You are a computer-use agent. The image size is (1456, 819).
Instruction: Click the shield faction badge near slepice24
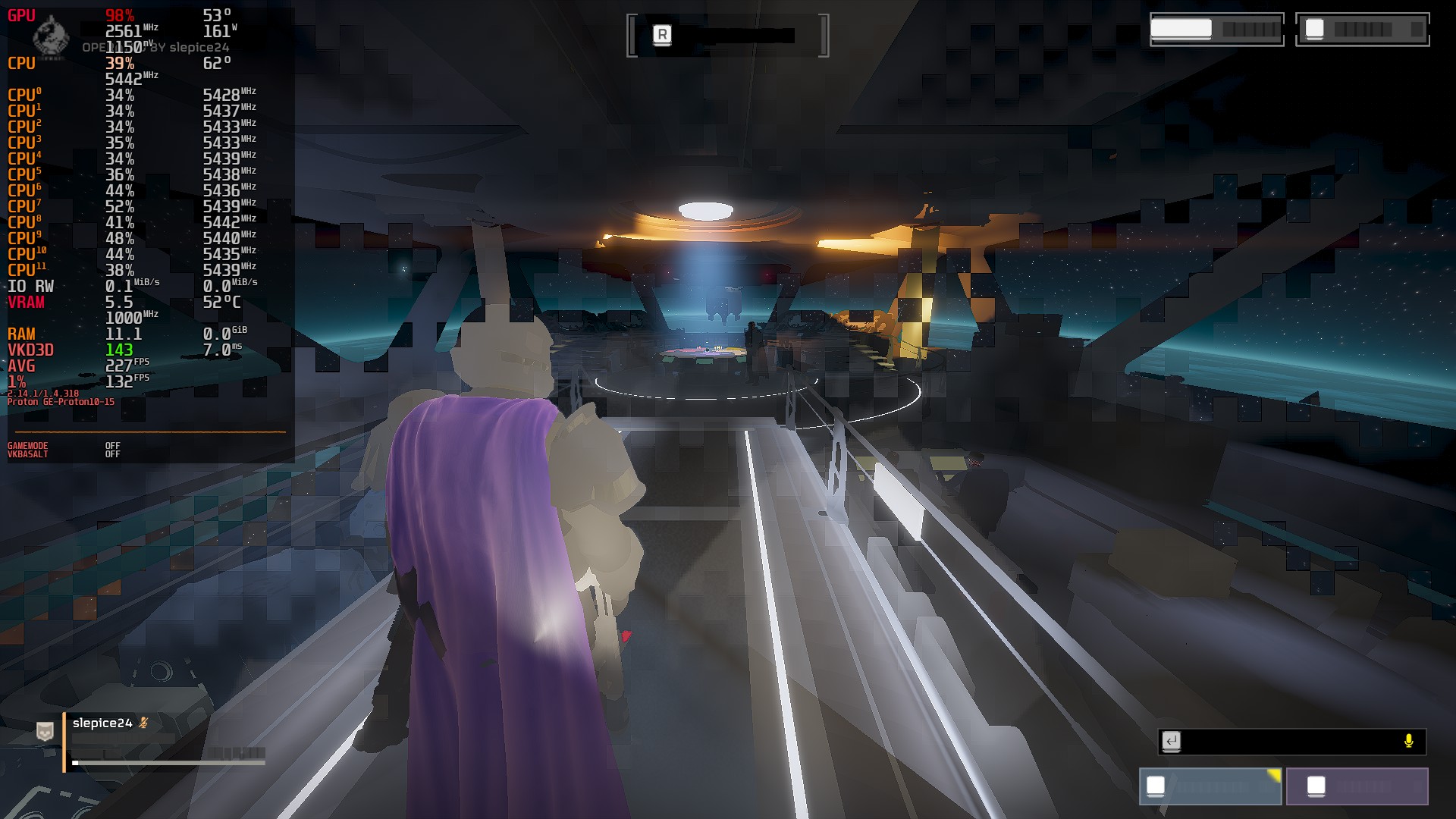point(44,732)
